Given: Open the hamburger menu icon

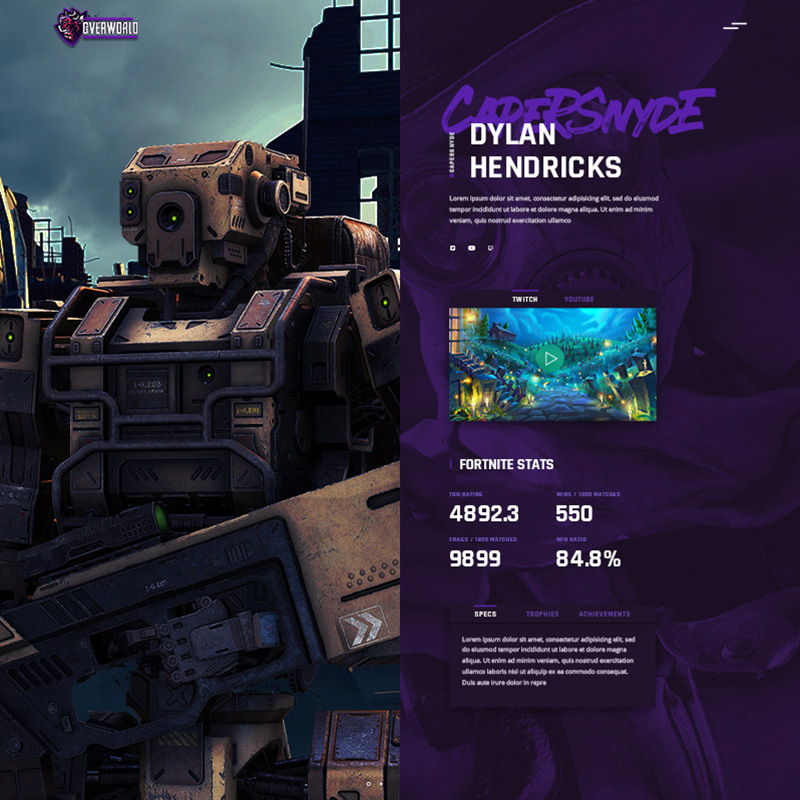Looking at the screenshot, I should coord(735,25).
